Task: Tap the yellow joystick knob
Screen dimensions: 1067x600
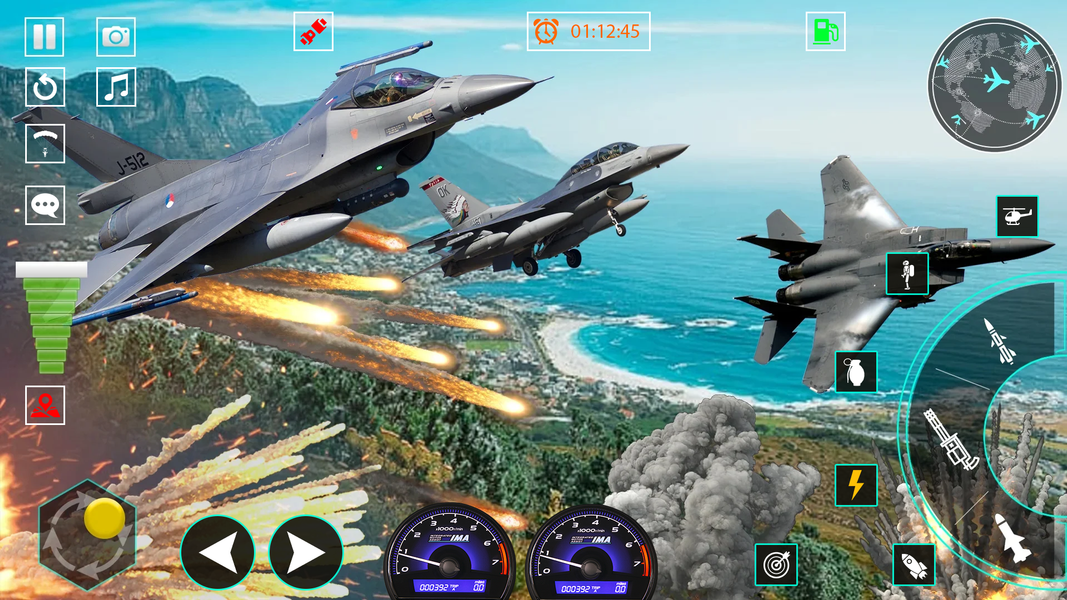Action: coord(103,519)
